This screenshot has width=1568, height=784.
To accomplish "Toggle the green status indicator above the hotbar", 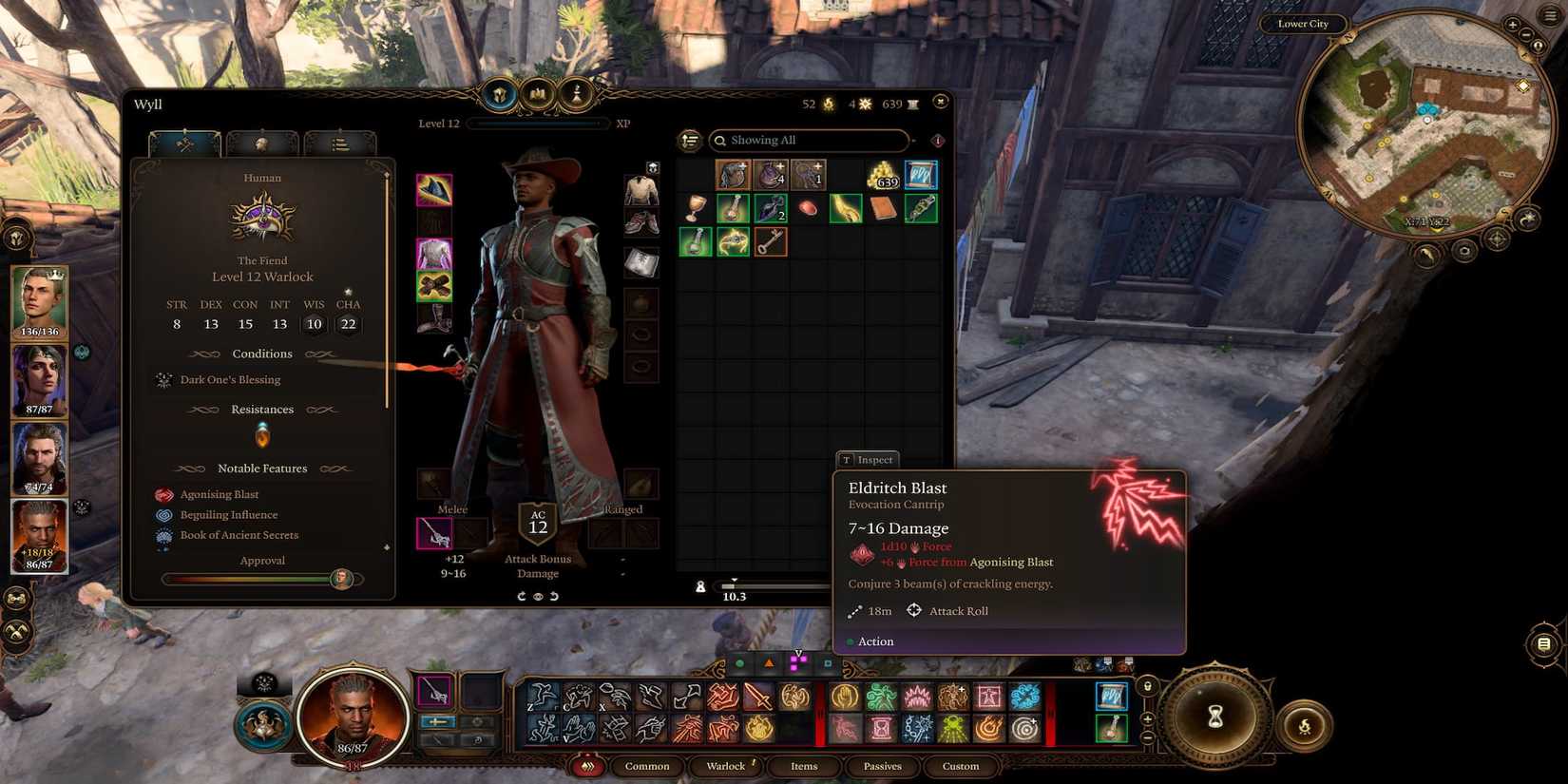I will click(x=739, y=664).
